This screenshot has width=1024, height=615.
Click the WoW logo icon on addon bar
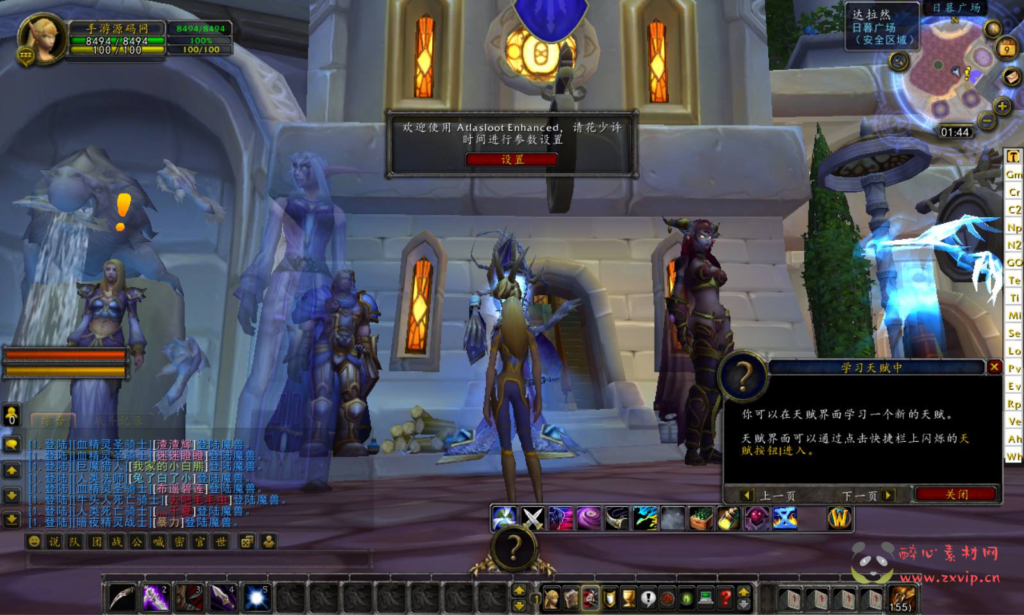tap(840, 518)
